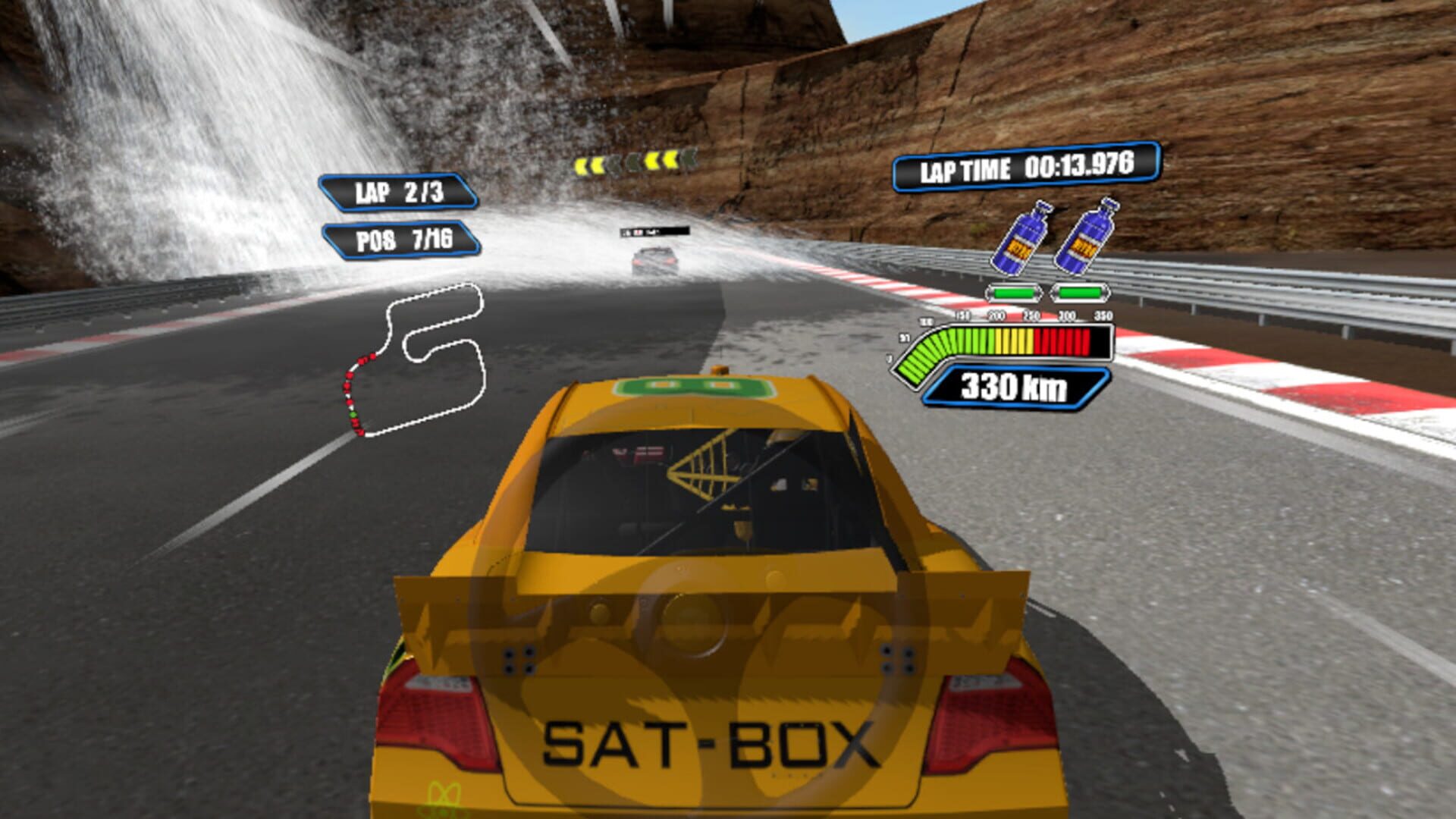Click the 330 km speed readout
Screen dimensions: 1456x819
point(1015,387)
